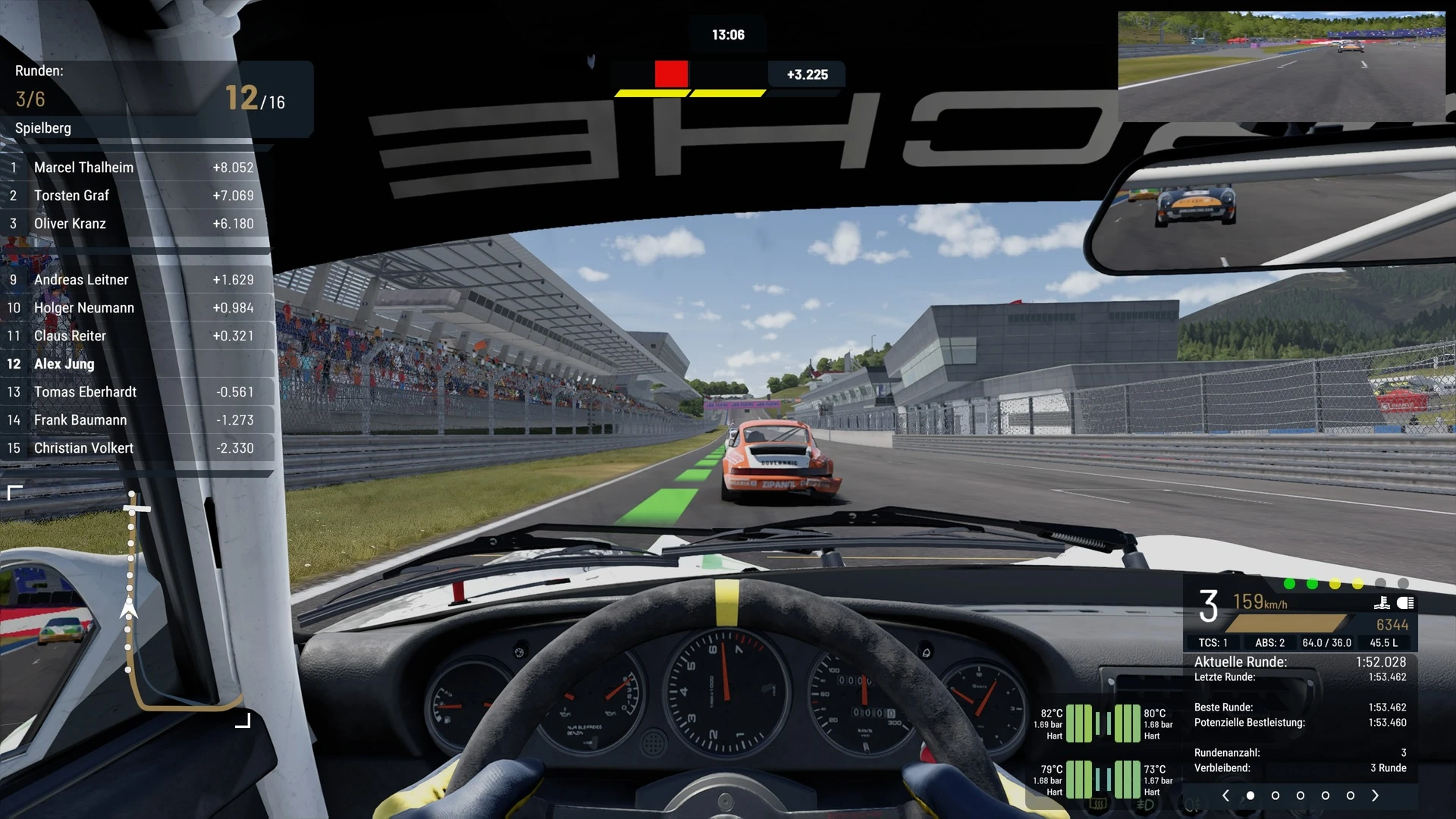Open the Spielberg track minimap
This screenshot has height=819, width=1456.
pos(129,607)
